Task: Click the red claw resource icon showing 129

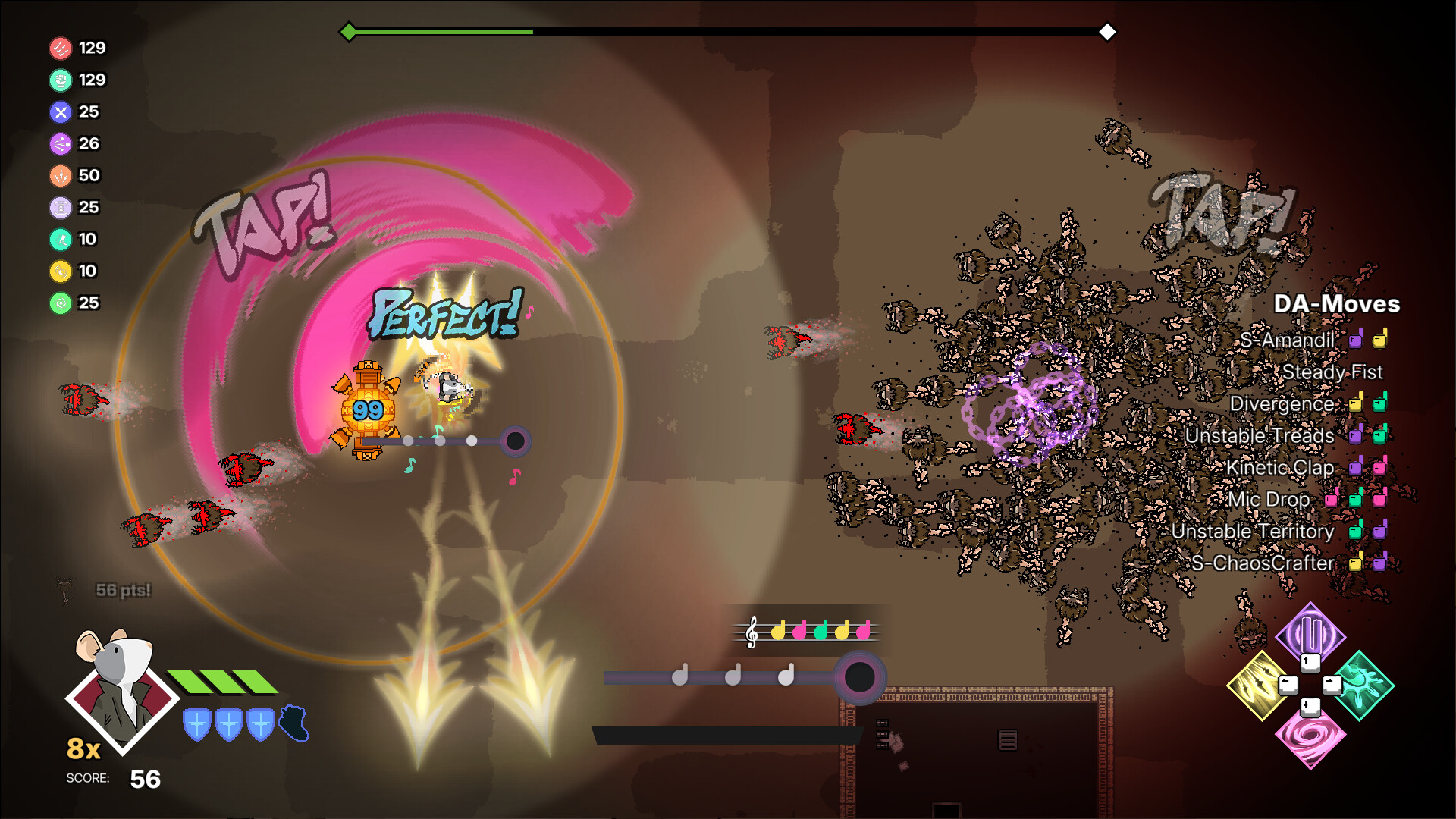Action: click(61, 47)
